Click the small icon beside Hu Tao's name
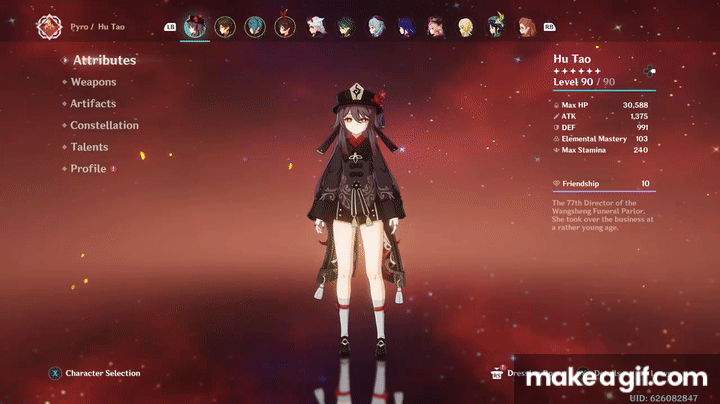Image resolution: width=720 pixels, height=404 pixels. click(x=649, y=71)
